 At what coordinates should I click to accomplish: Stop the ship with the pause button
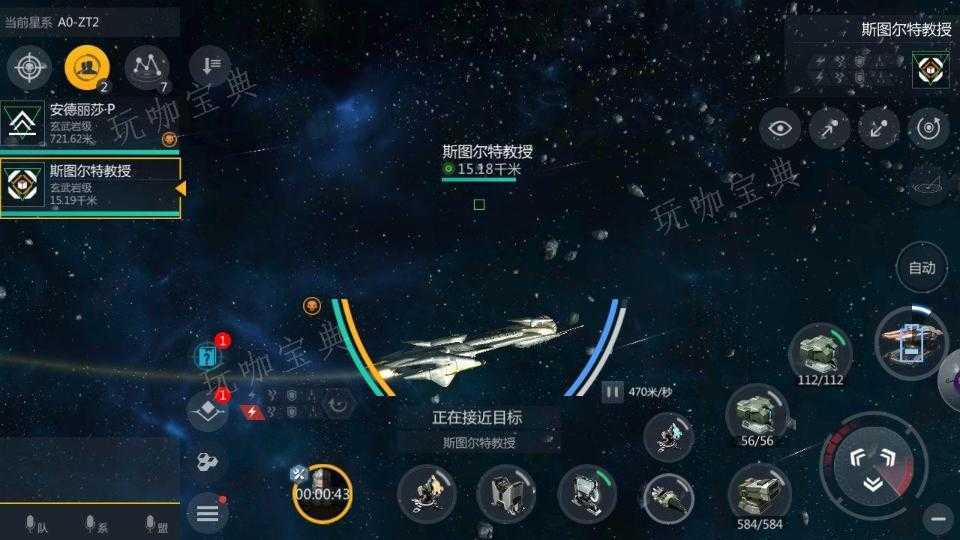[x=613, y=393]
